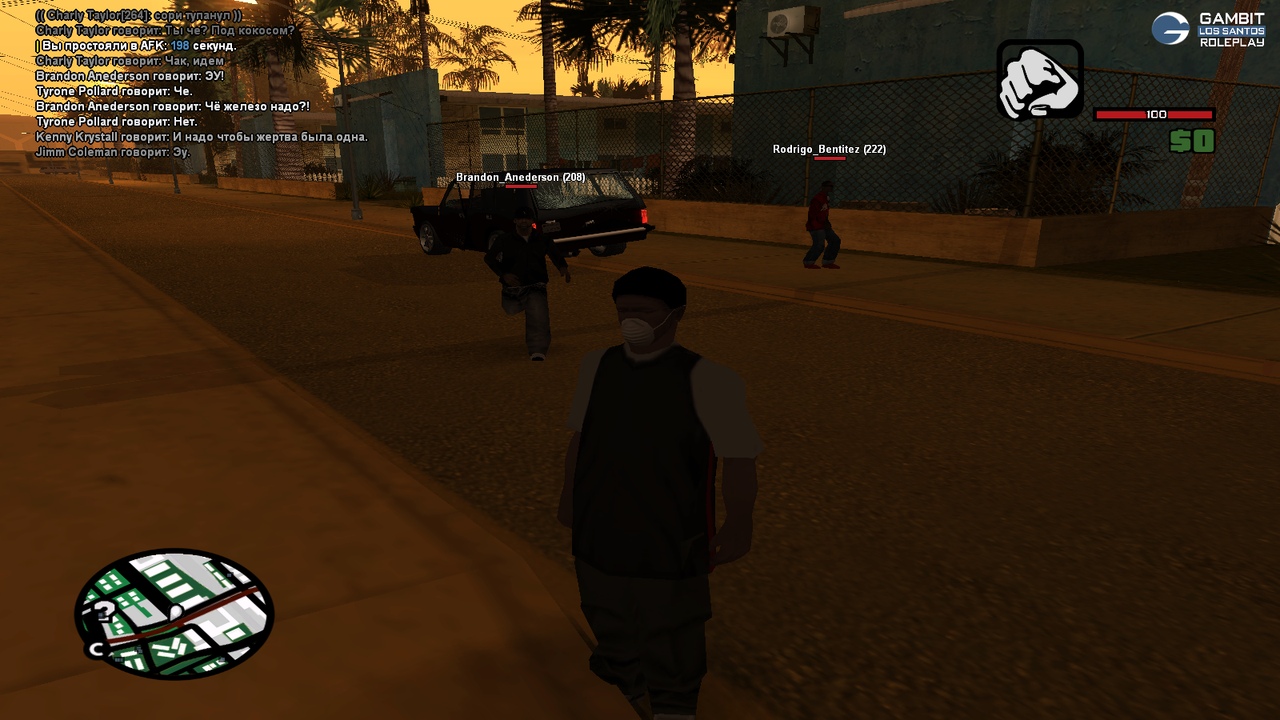This screenshot has width=1280, height=720.
Task: Click Kenny Krystall's chat message
Action: coord(201,137)
